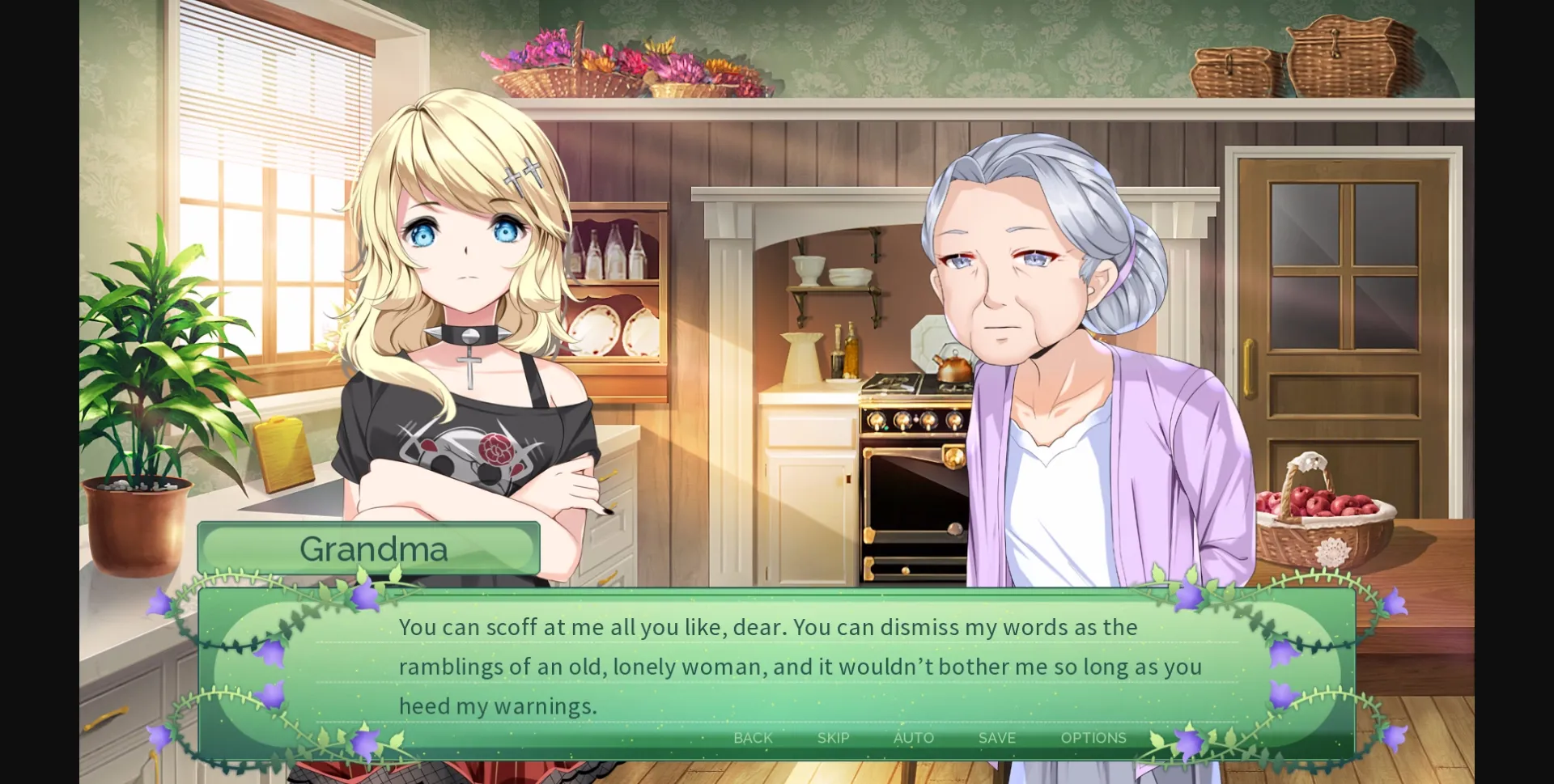Toggle AUTO mode for dialogue playback
This screenshot has height=784, width=1554.
[913, 737]
